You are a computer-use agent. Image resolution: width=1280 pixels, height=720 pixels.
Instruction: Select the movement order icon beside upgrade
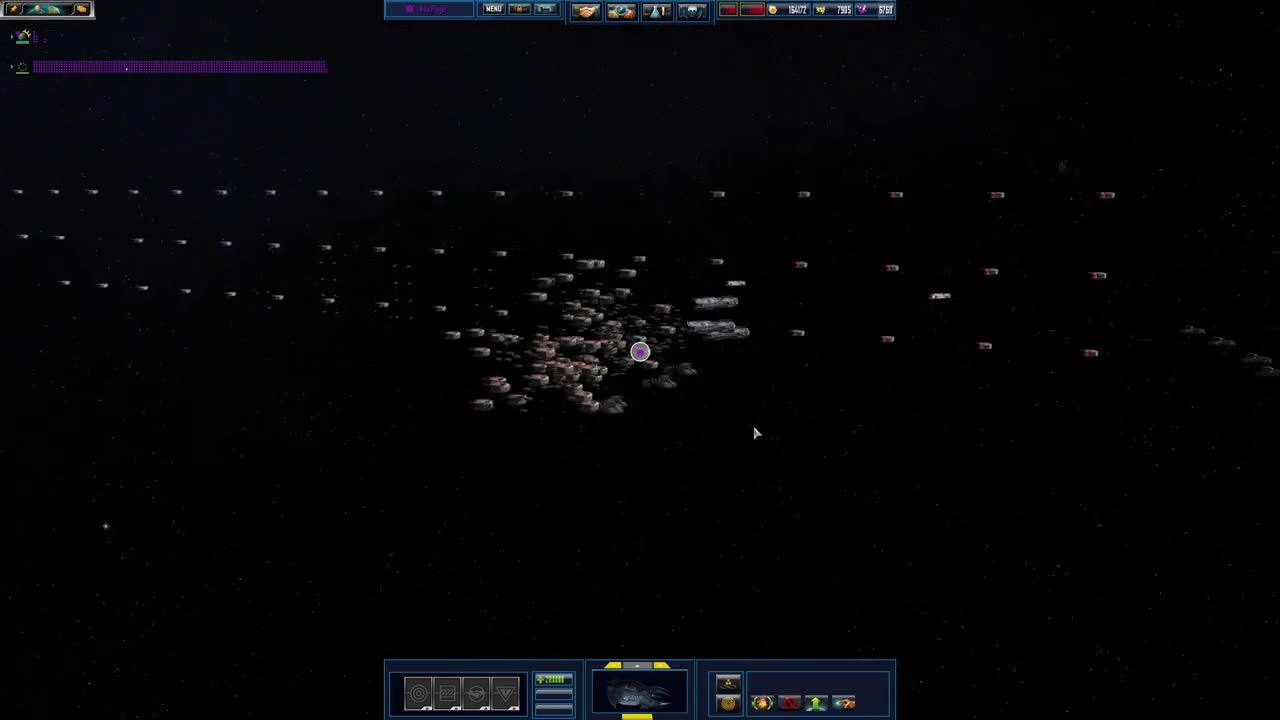pos(845,702)
